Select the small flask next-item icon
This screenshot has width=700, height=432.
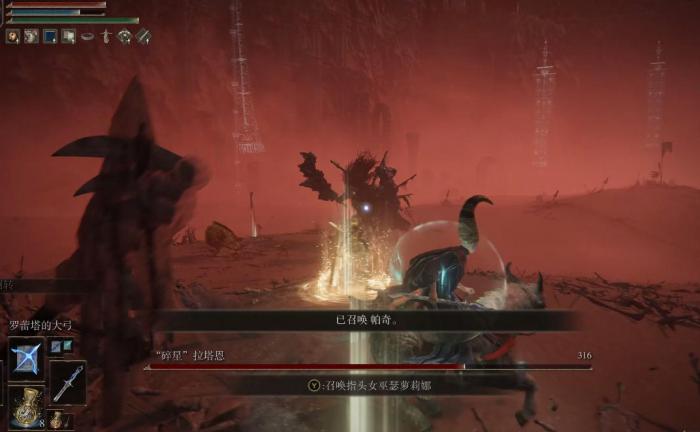tap(57, 419)
